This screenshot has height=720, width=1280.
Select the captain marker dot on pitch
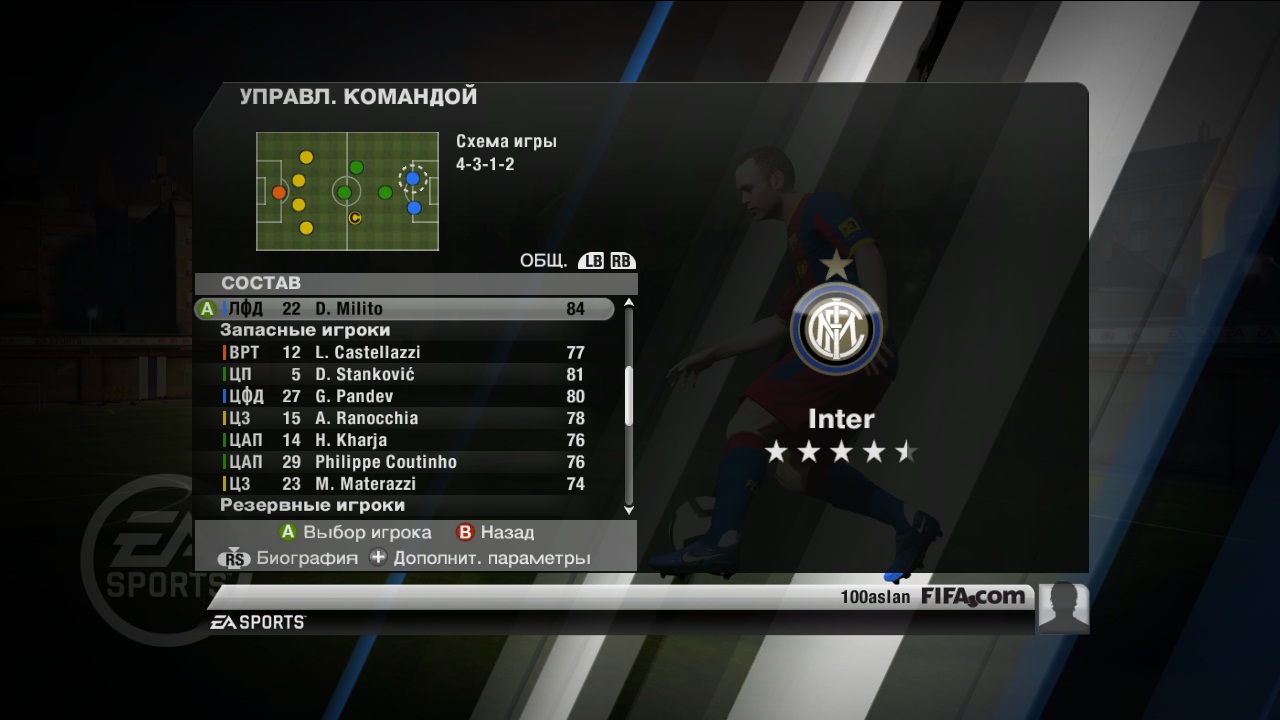[354, 217]
